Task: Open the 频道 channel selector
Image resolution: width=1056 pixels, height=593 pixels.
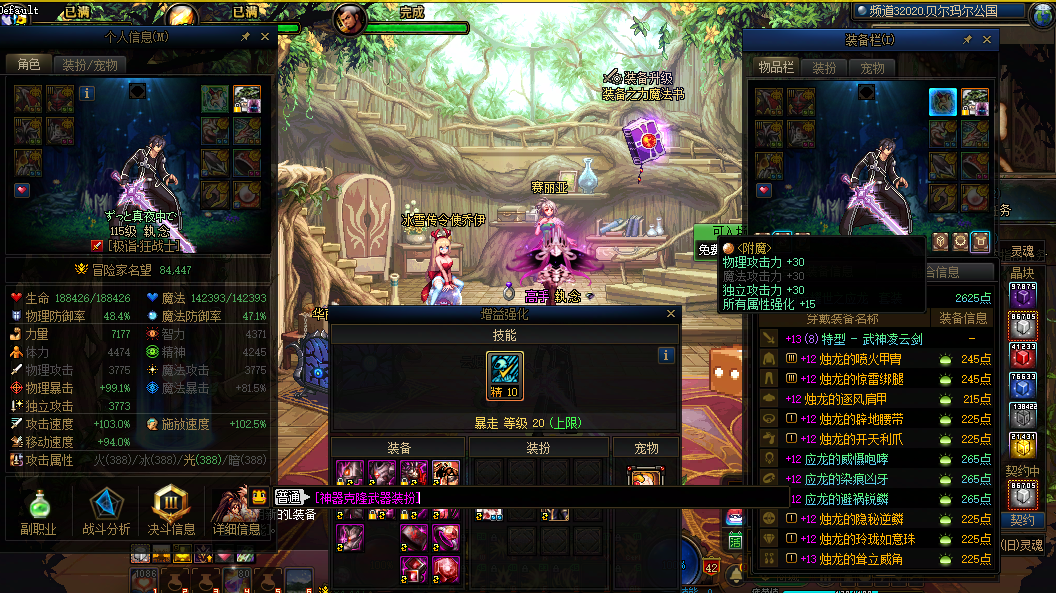Action: click(x=940, y=12)
